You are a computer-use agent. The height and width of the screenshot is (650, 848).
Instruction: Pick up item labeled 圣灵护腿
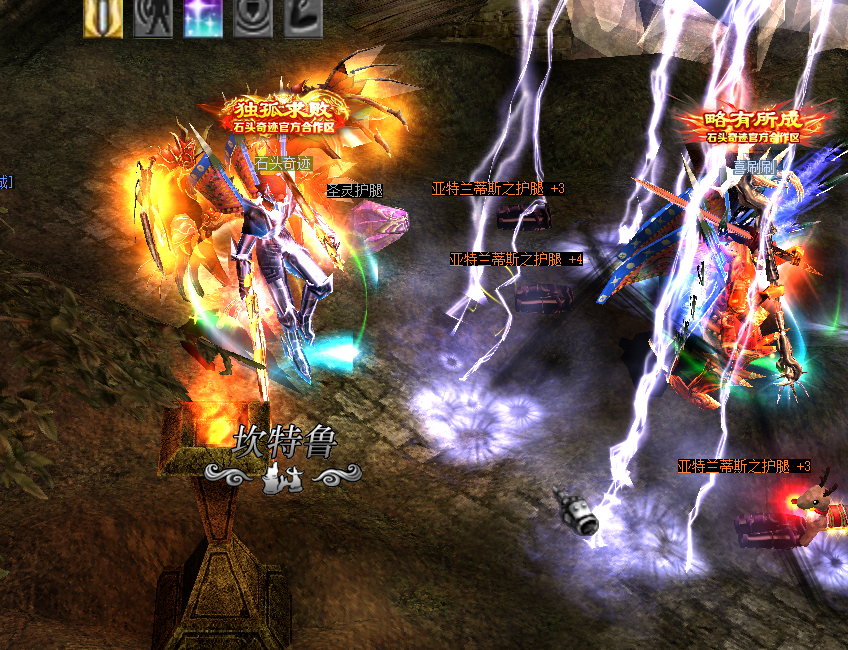pyautogui.click(x=355, y=190)
